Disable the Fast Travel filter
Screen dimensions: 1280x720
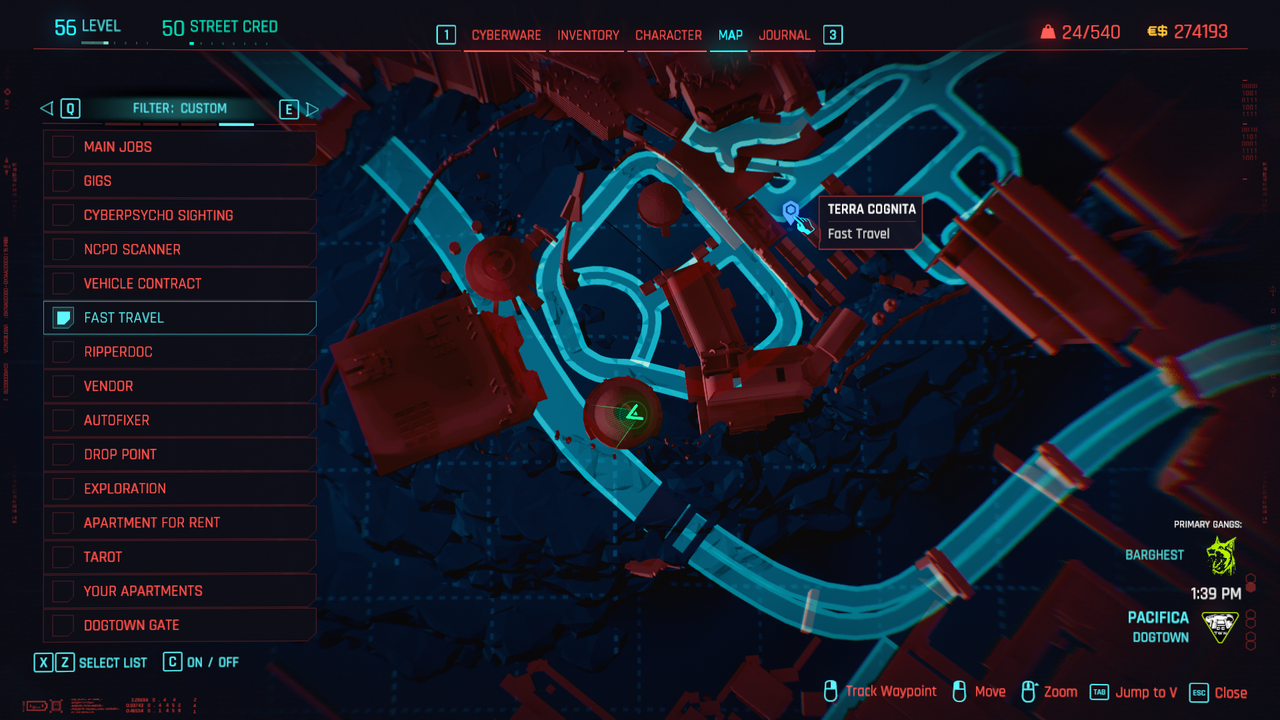click(x=63, y=318)
